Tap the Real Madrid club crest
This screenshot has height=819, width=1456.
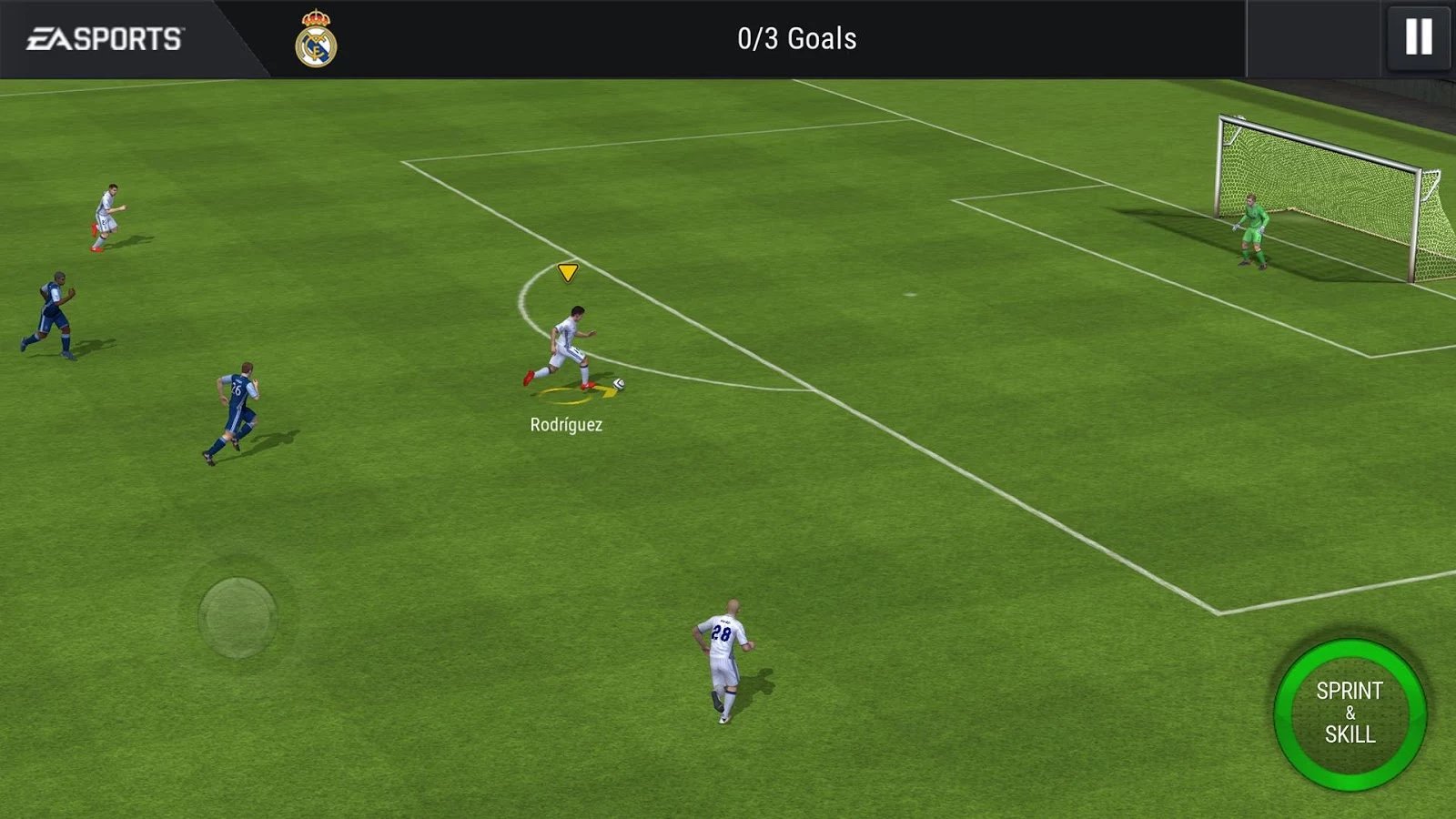tap(316, 38)
